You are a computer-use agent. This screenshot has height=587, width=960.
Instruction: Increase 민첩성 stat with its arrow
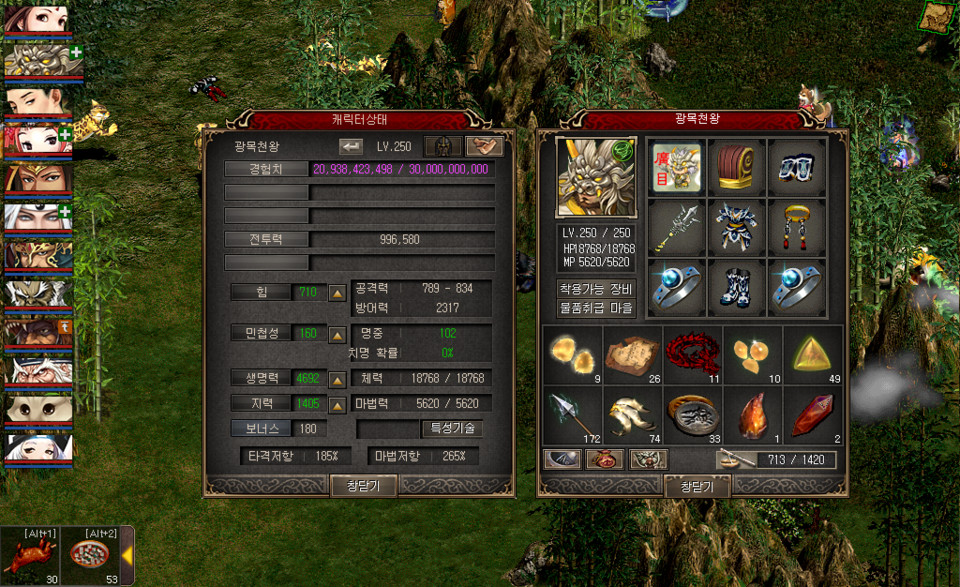point(338,333)
